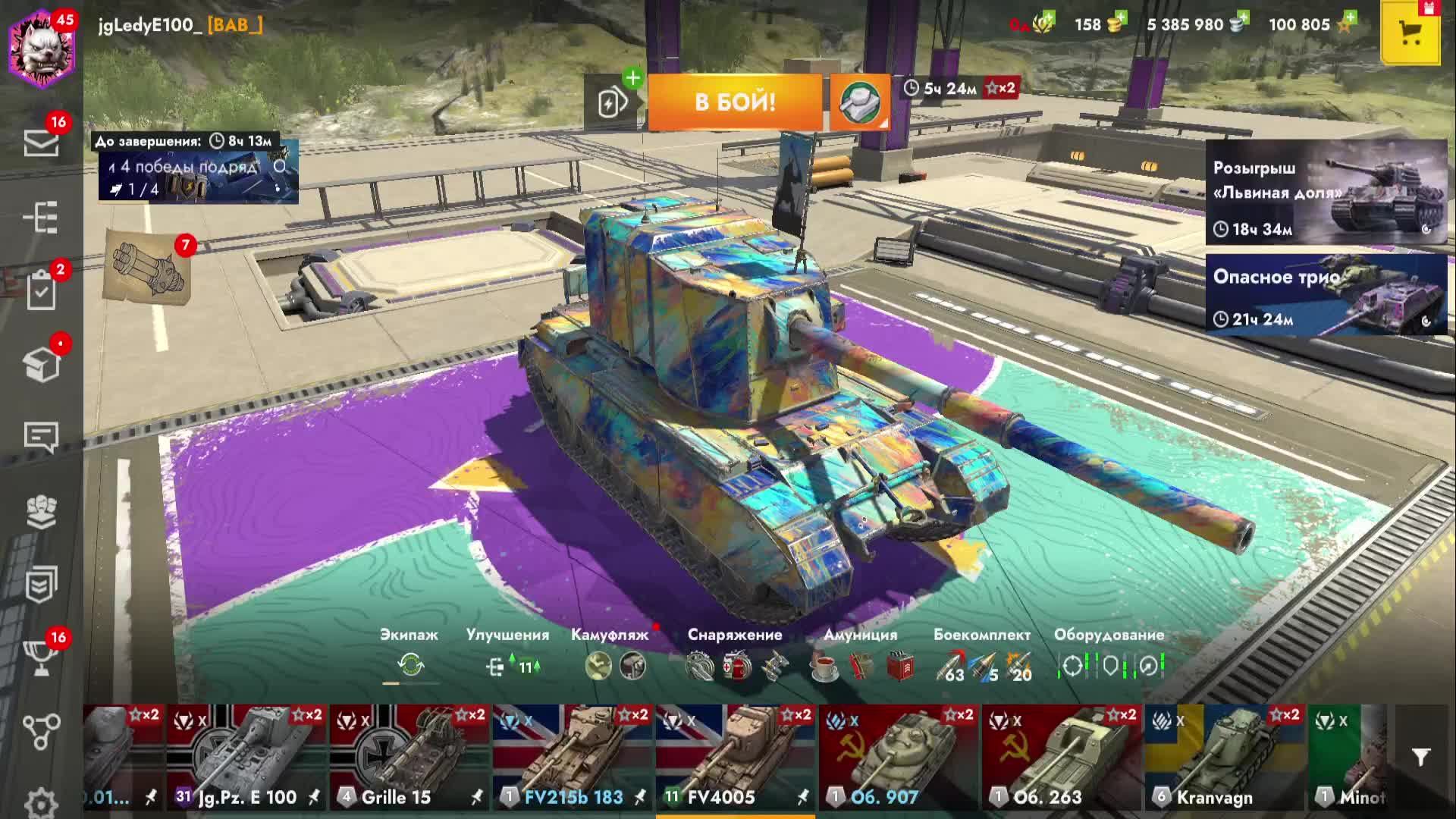Select the Kranvagn tank
Screen dimensions: 1456x819
(1225, 757)
